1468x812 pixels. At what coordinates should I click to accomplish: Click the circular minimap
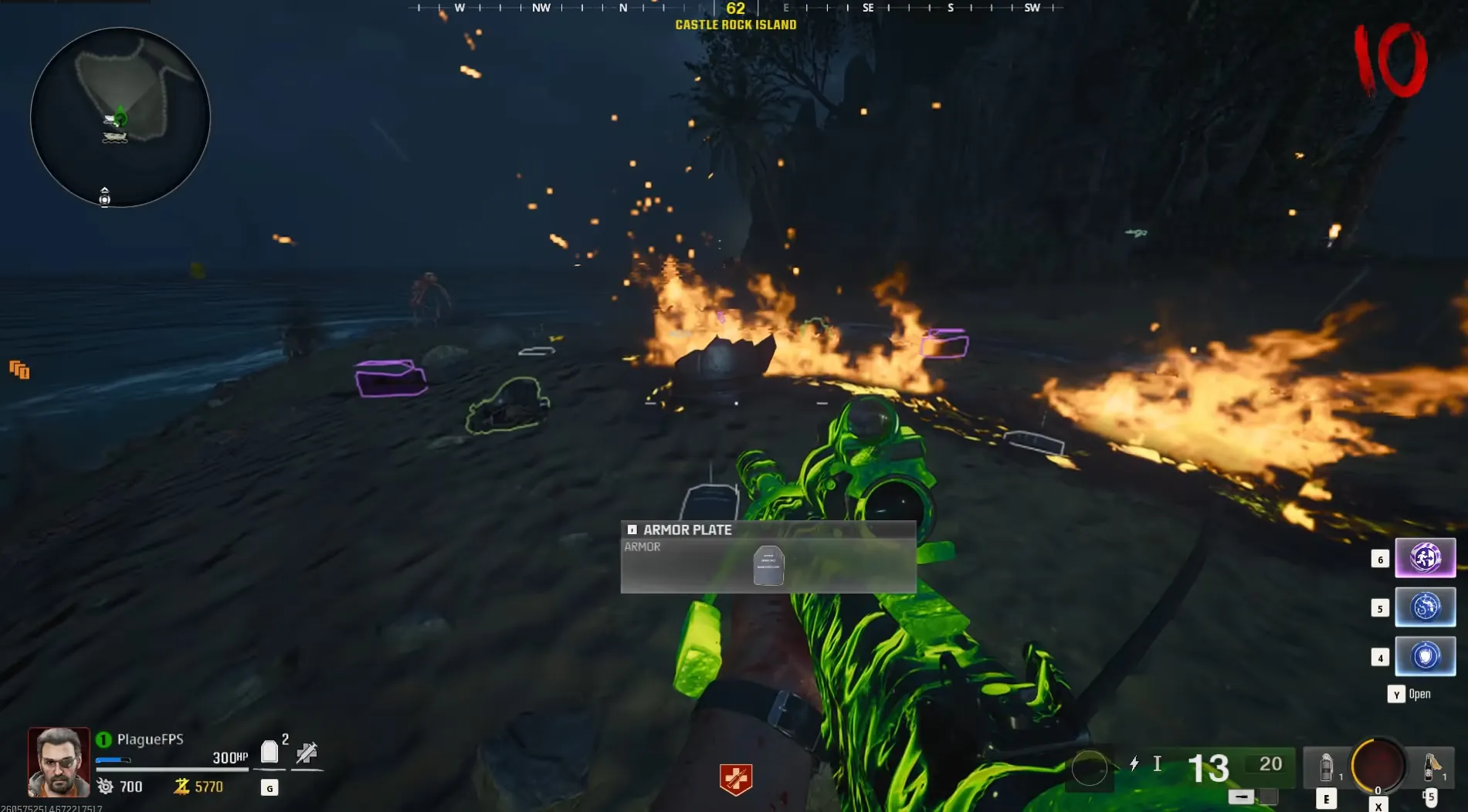120,117
